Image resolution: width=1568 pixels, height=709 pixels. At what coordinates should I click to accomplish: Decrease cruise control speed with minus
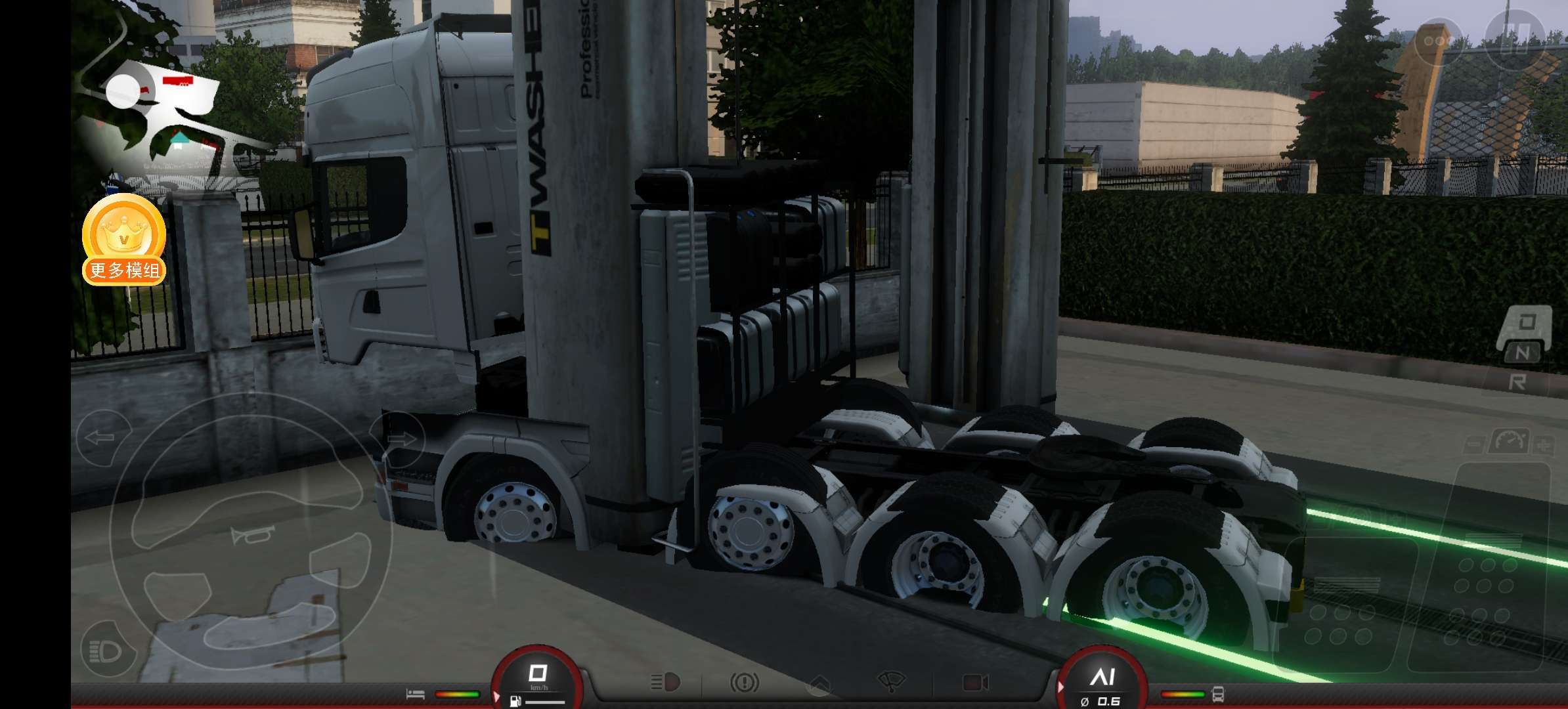pyautogui.click(x=1473, y=445)
